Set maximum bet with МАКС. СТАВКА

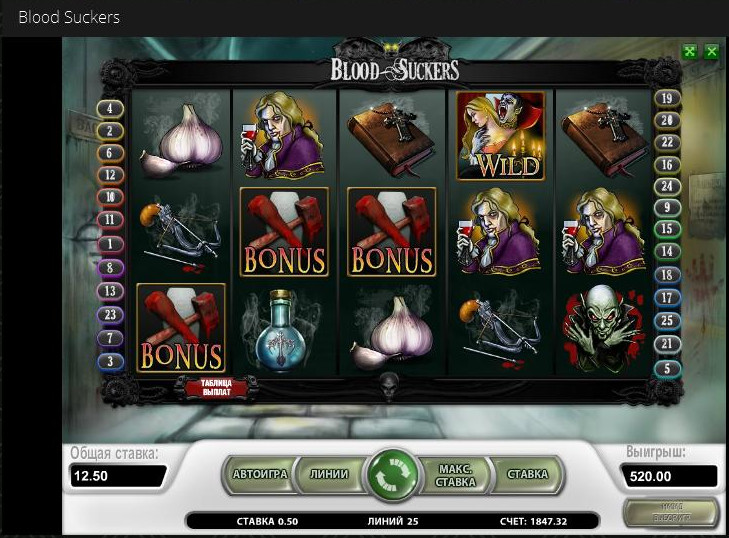pos(455,474)
